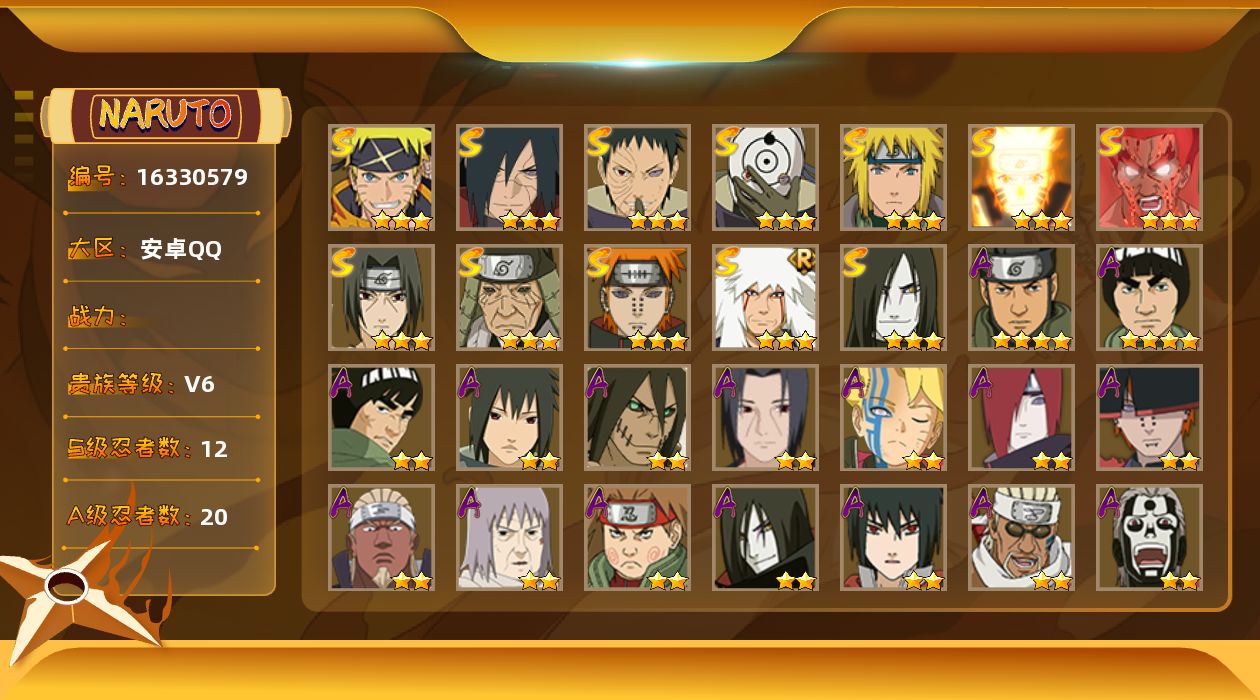The width and height of the screenshot is (1260, 700).
Task: Select the red-skinned Eight Gates Guy
Action: click(1149, 177)
